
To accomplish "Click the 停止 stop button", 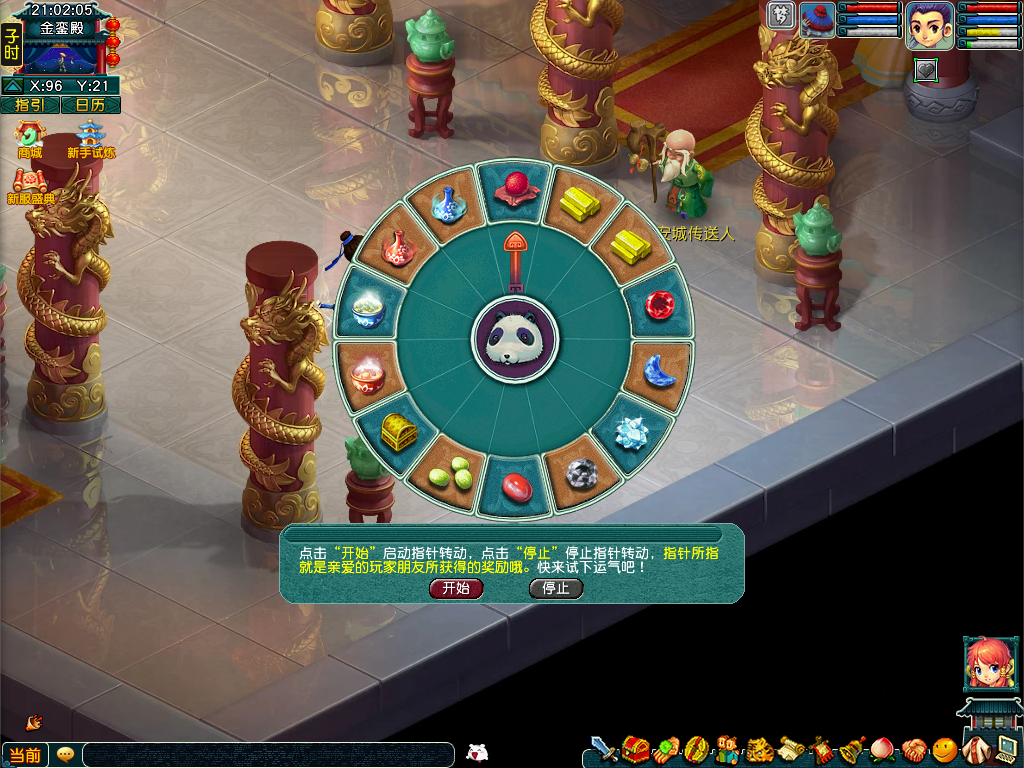I will click(556, 588).
